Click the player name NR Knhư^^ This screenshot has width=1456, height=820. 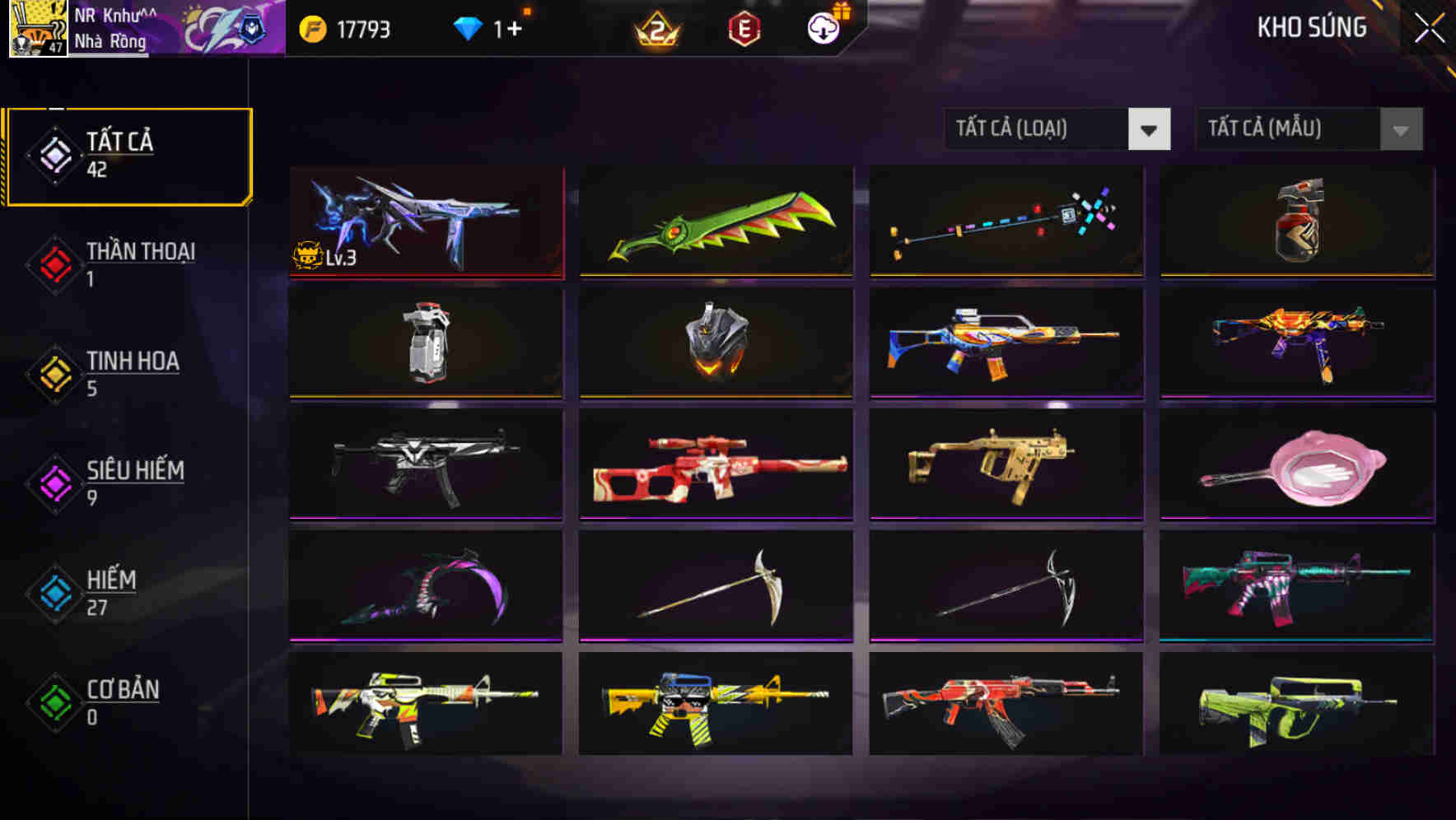click(x=115, y=14)
